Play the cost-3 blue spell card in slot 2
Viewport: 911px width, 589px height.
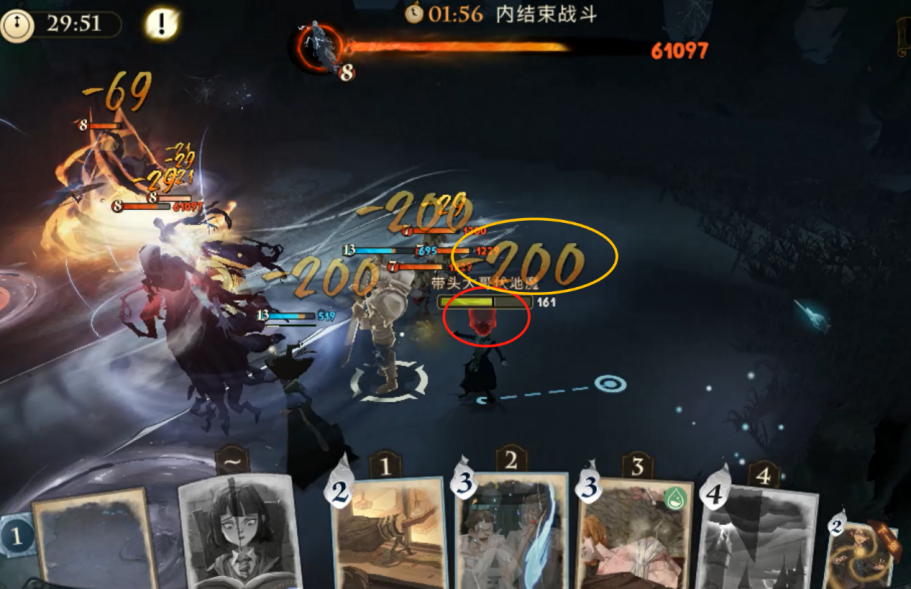coord(510,535)
